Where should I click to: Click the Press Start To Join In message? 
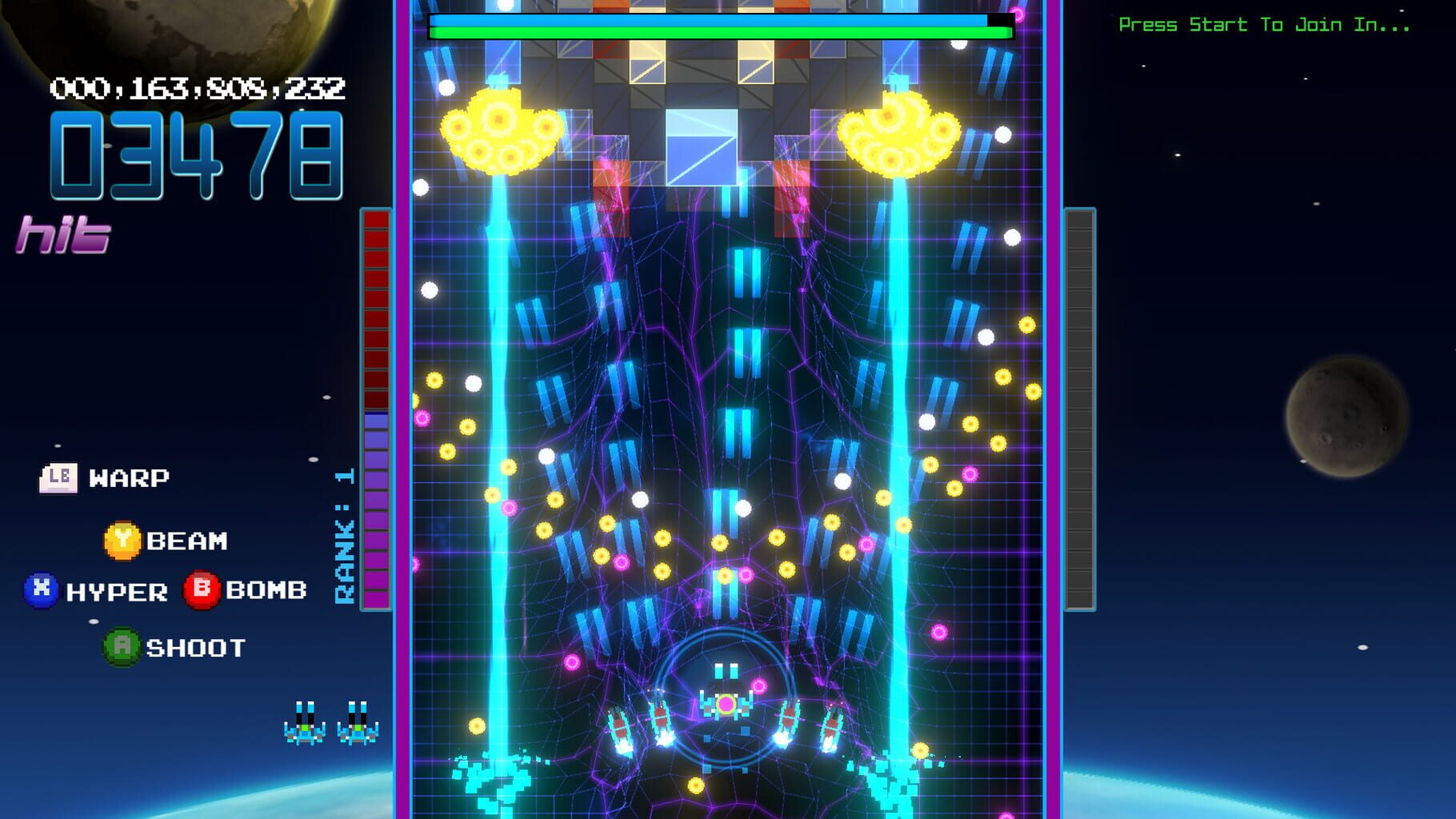coord(1264,24)
